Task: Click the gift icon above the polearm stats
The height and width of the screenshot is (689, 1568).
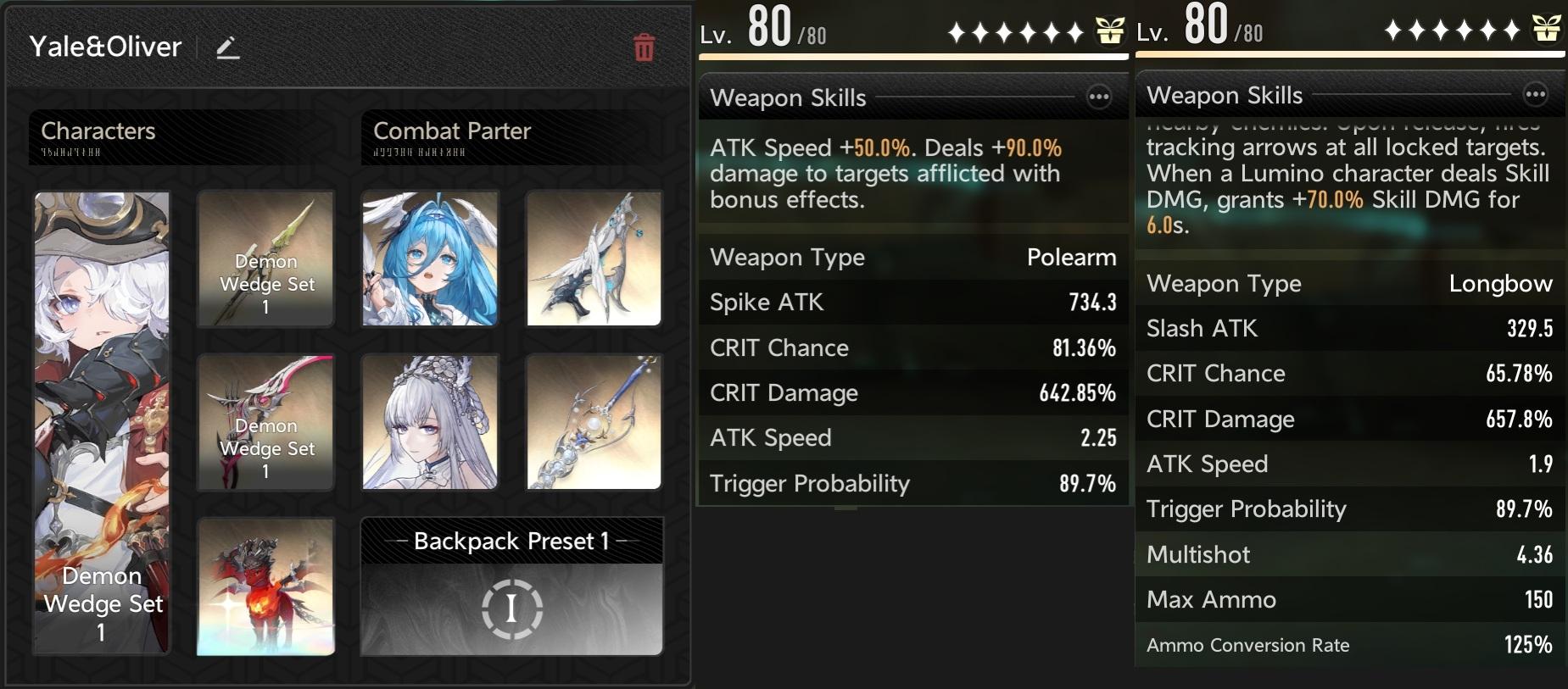Action: click(x=1109, y=32)
